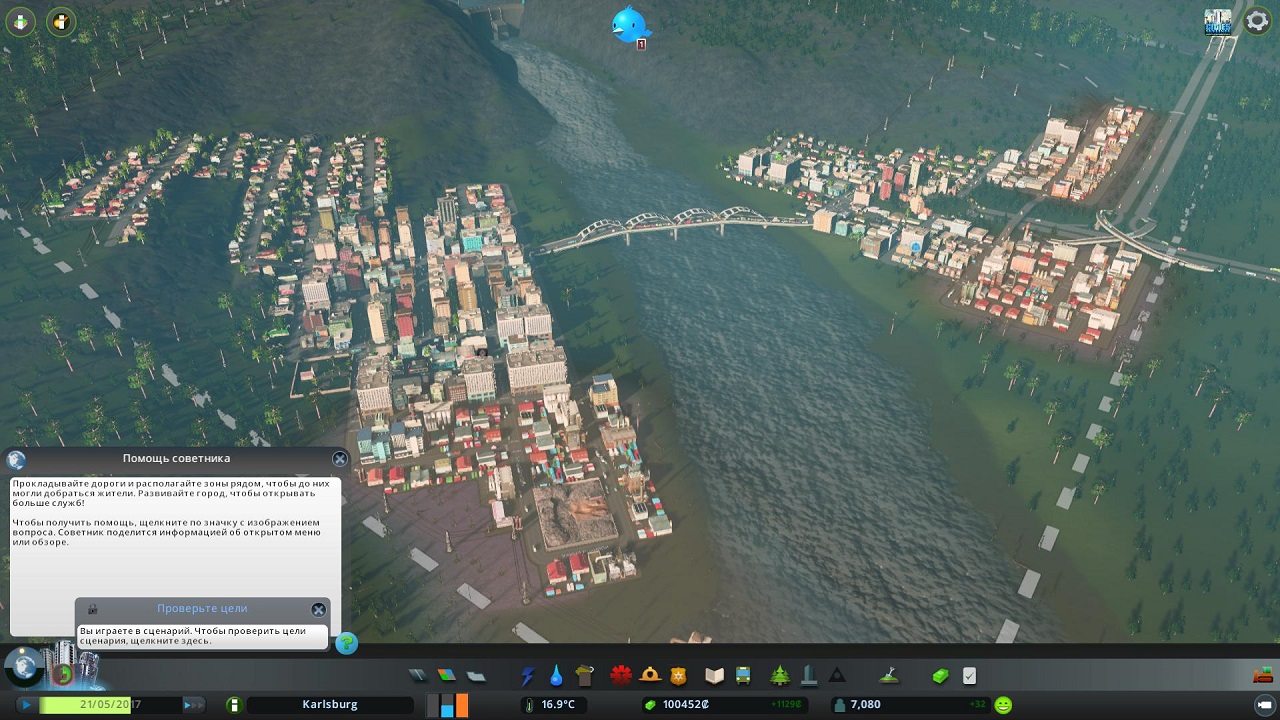Click the blue question mark advisor button

[346, 643]
